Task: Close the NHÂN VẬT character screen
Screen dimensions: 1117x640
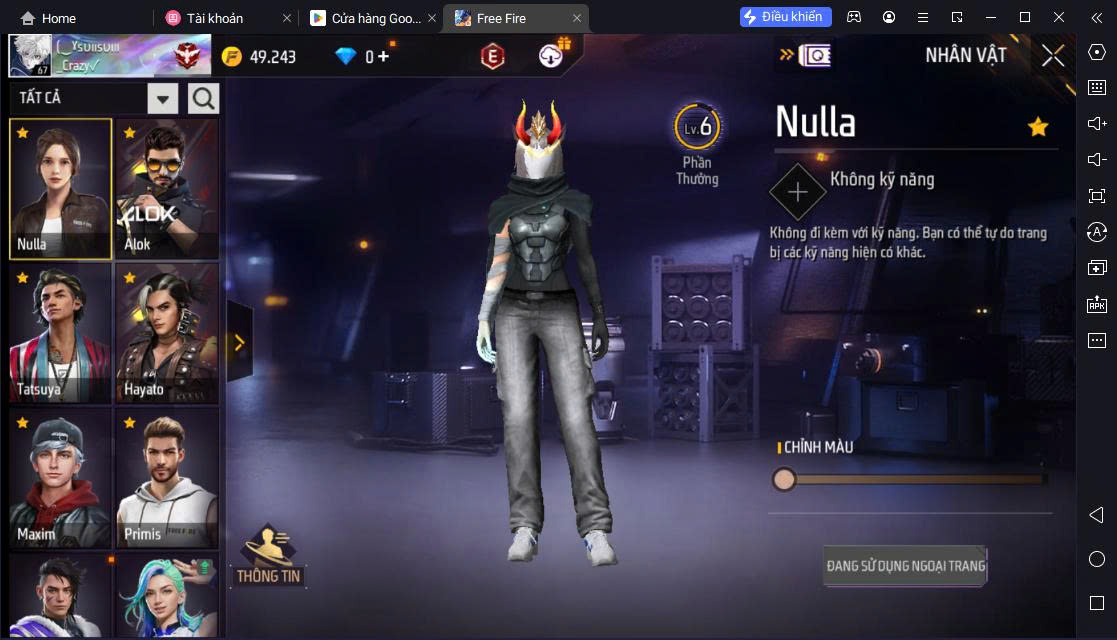Action: [1052, 56]
